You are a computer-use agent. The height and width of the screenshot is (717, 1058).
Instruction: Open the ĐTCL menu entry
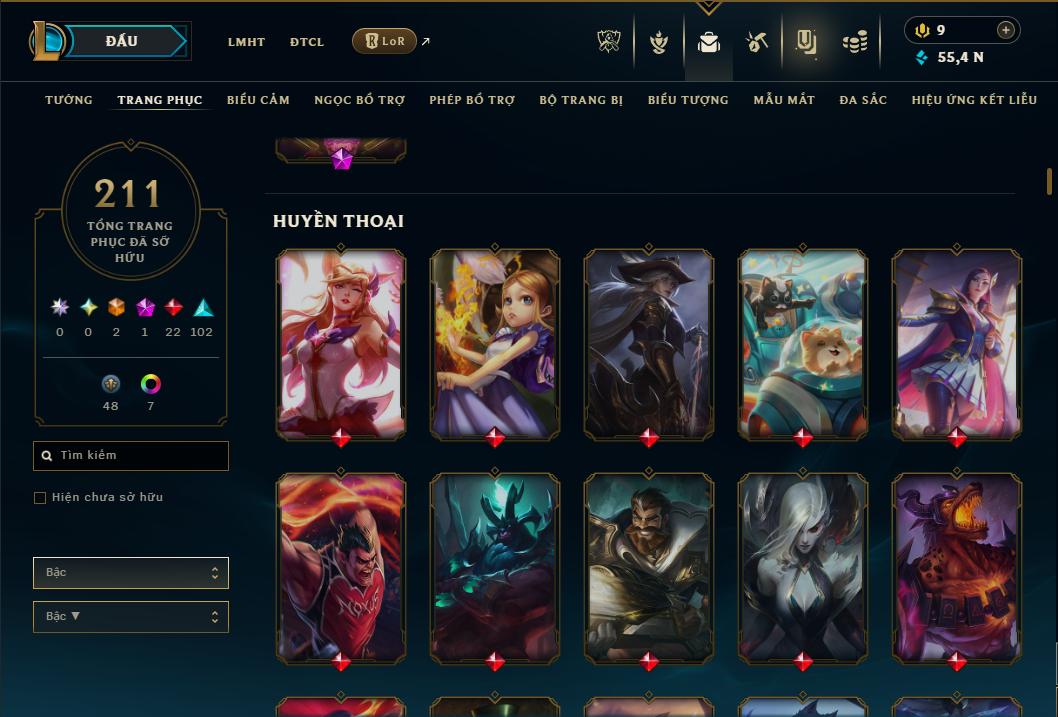307,42
